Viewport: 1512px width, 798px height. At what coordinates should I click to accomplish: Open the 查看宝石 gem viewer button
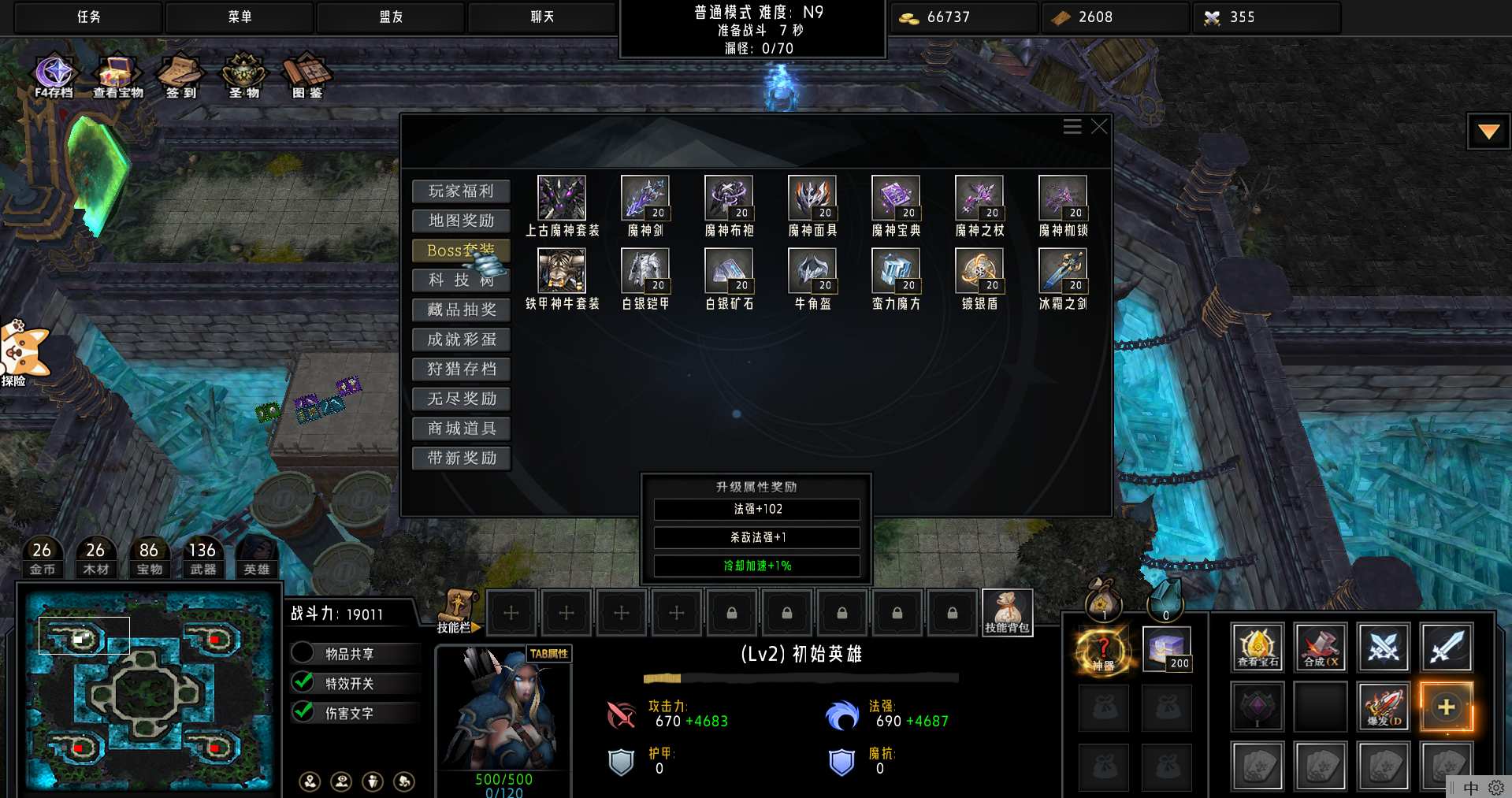pos(1258,647)
